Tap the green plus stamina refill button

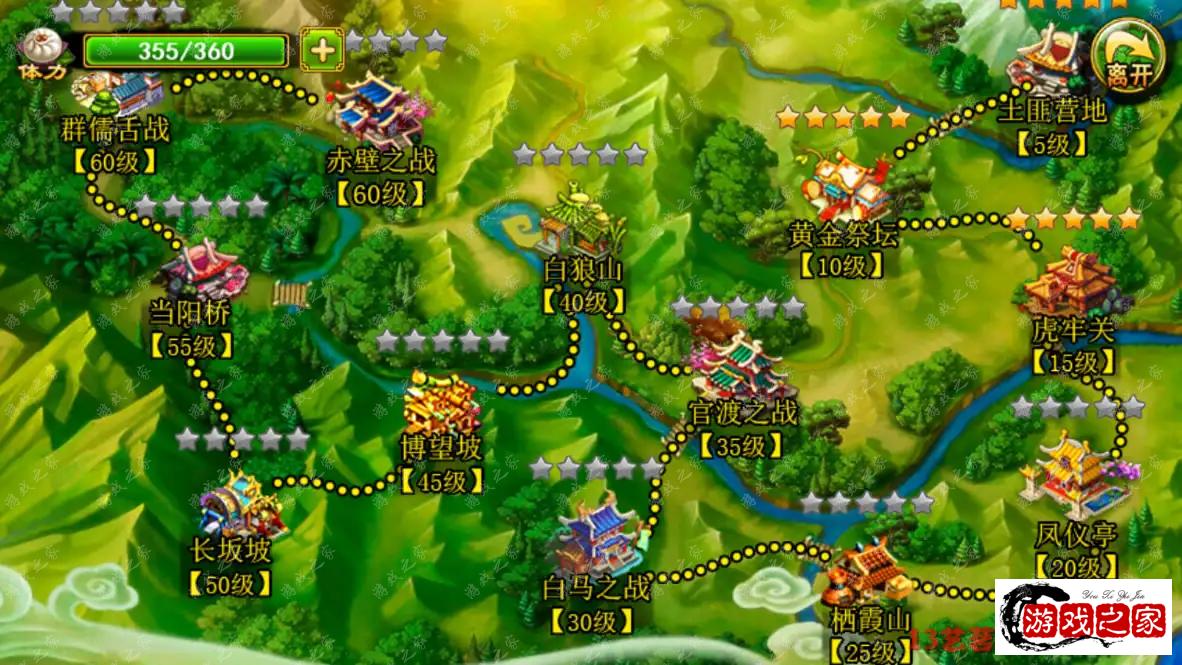click(x=322, y=50)
